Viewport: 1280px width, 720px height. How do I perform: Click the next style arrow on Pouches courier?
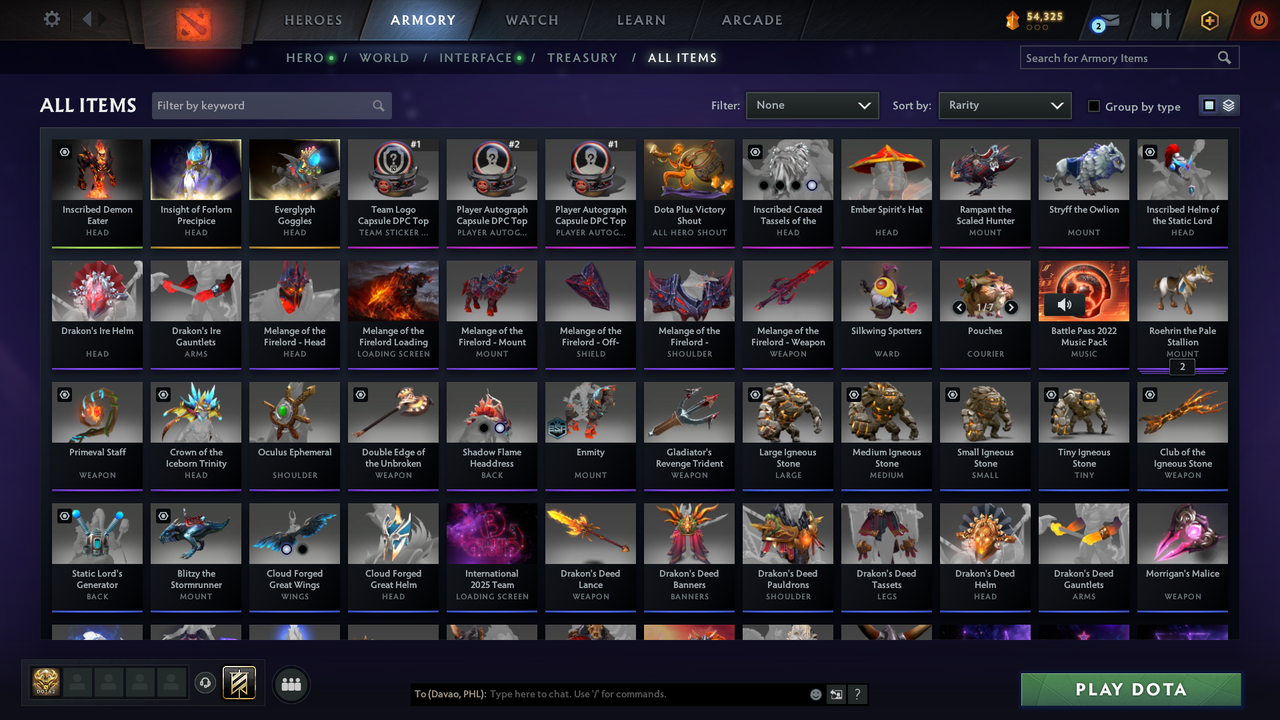coord(1011,308)
